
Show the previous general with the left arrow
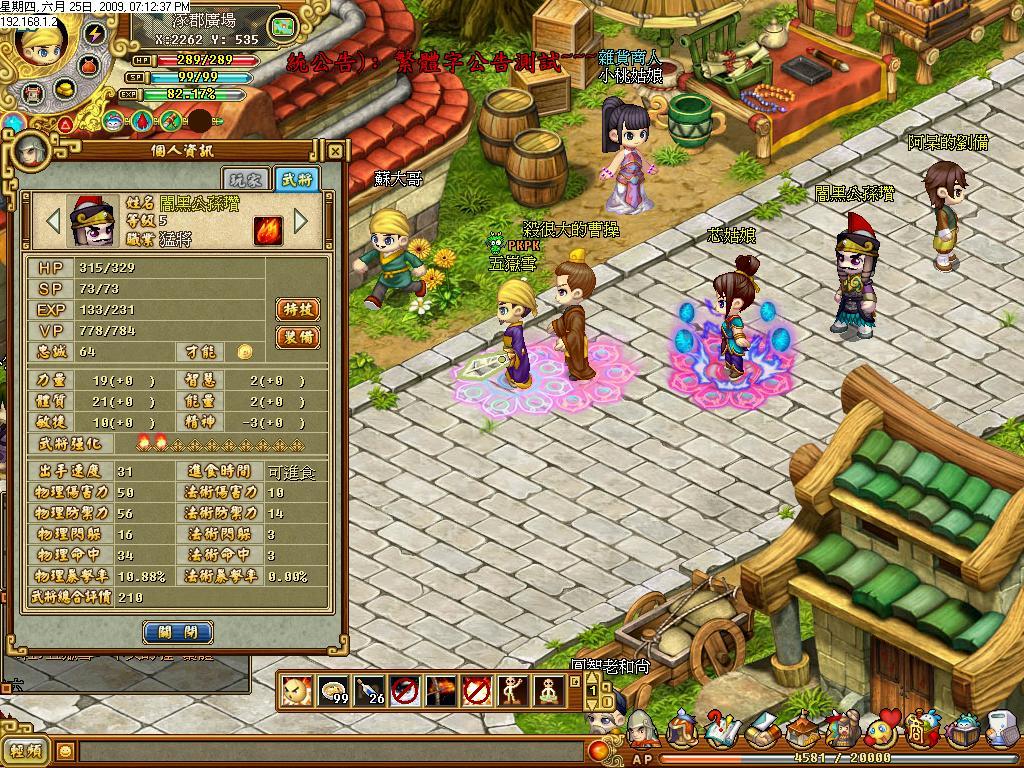point(50,220)
